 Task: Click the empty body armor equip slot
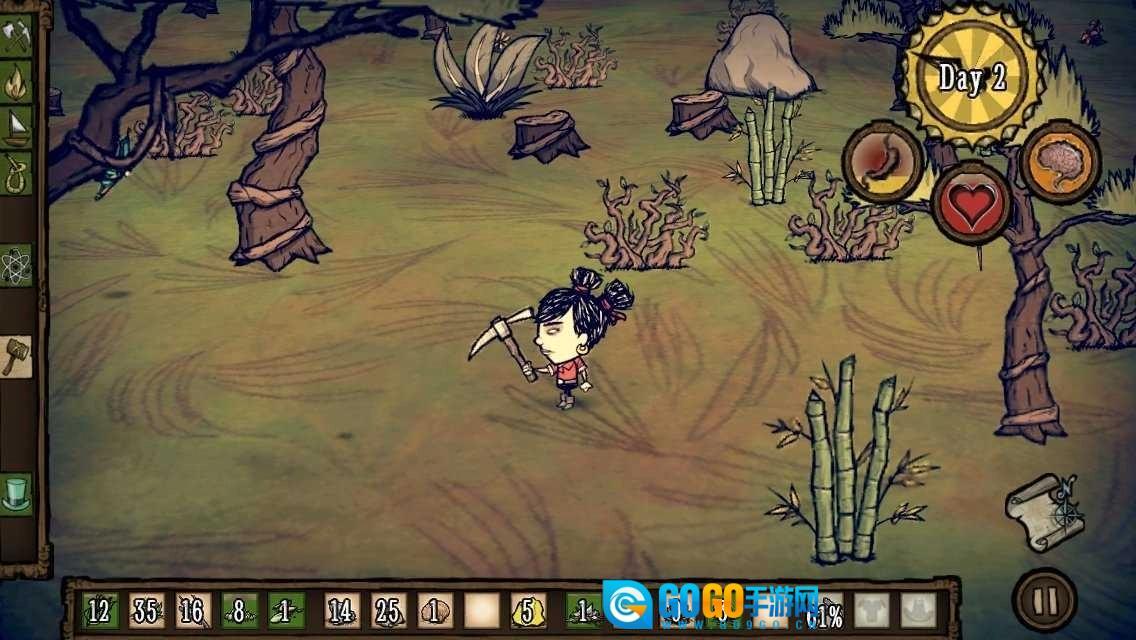[872, 609]
